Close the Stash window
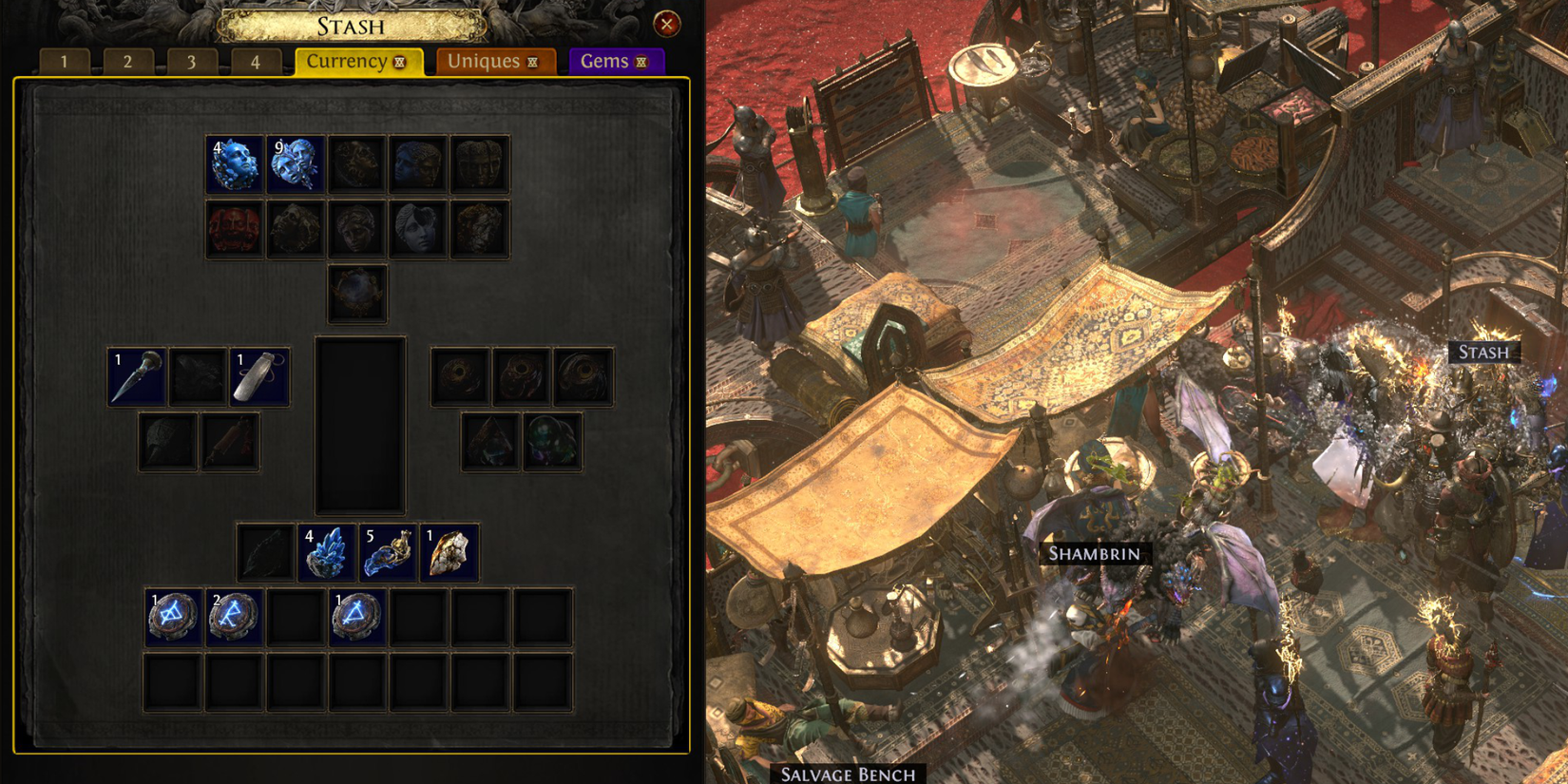The image size is (1568, 784). (x=668, y=24)
